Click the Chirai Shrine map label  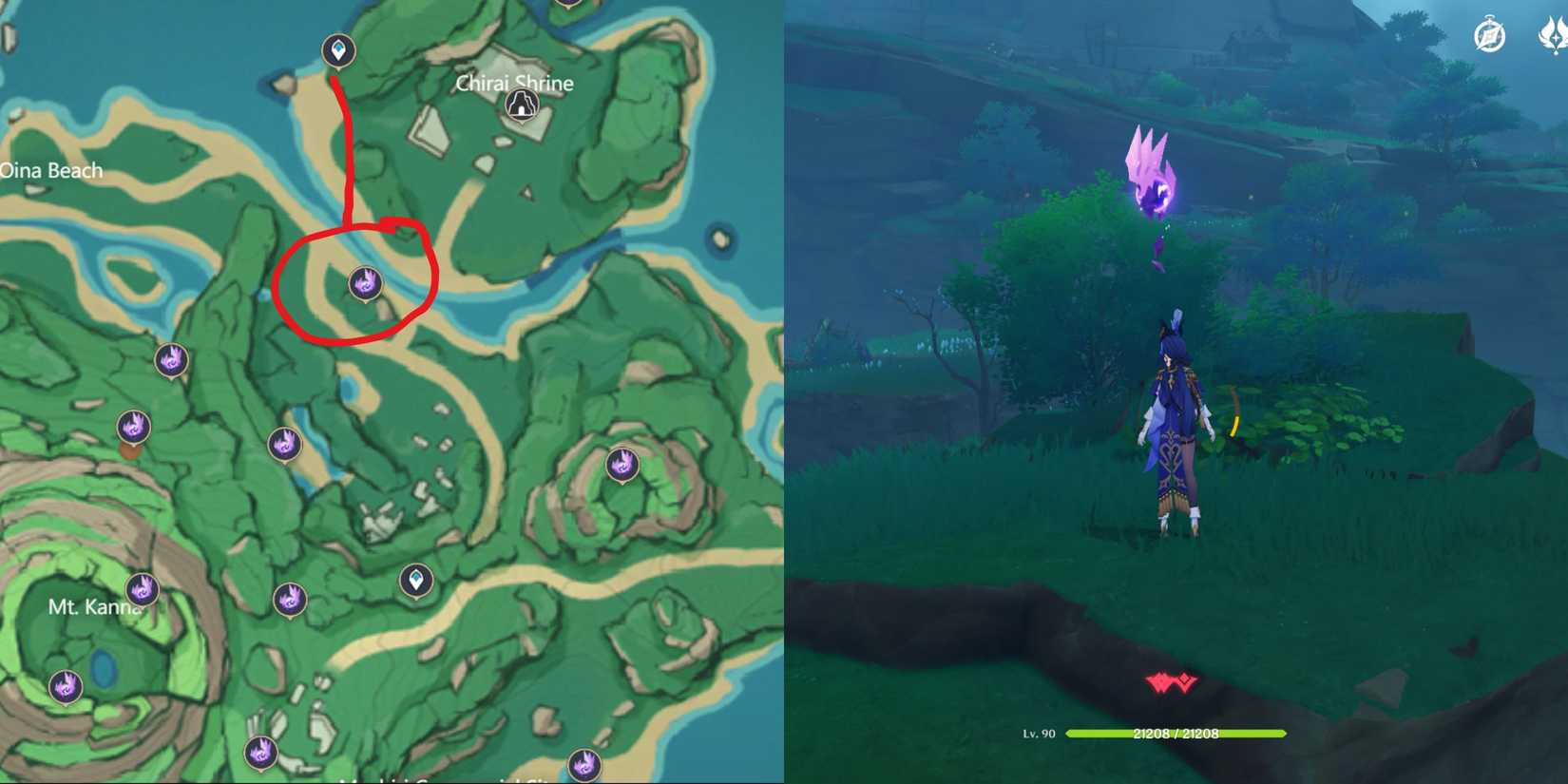516,84
